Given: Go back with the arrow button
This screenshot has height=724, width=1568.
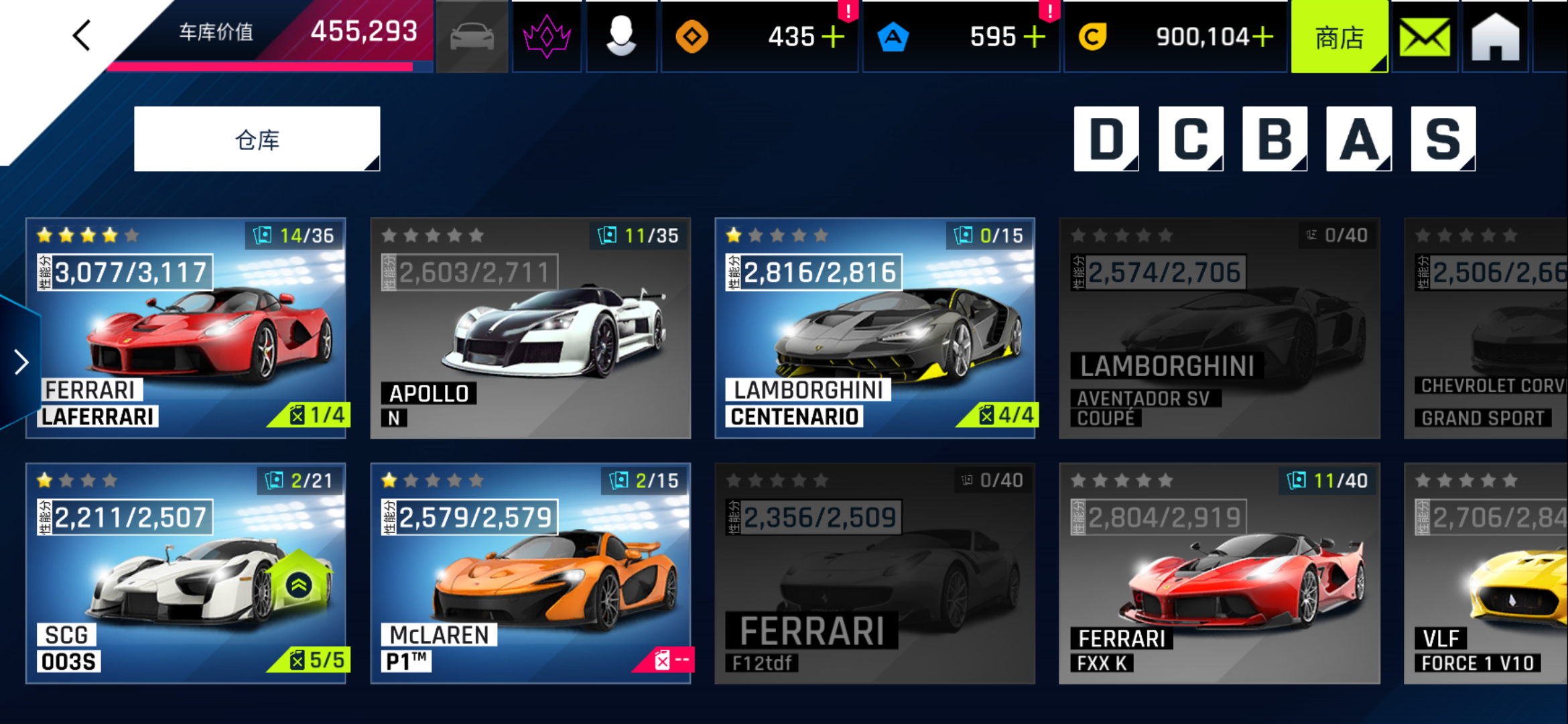Looking at the screenshot, I should [82, 36].
